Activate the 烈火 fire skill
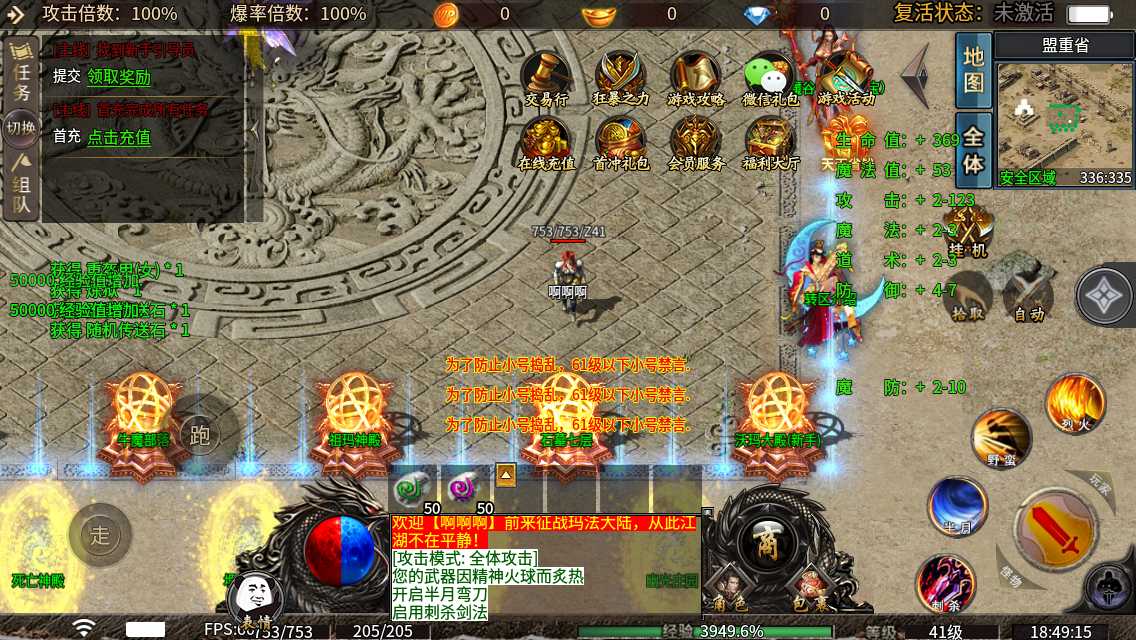This screenshot has height=640, width=1136. click(x=1075, y=402)
